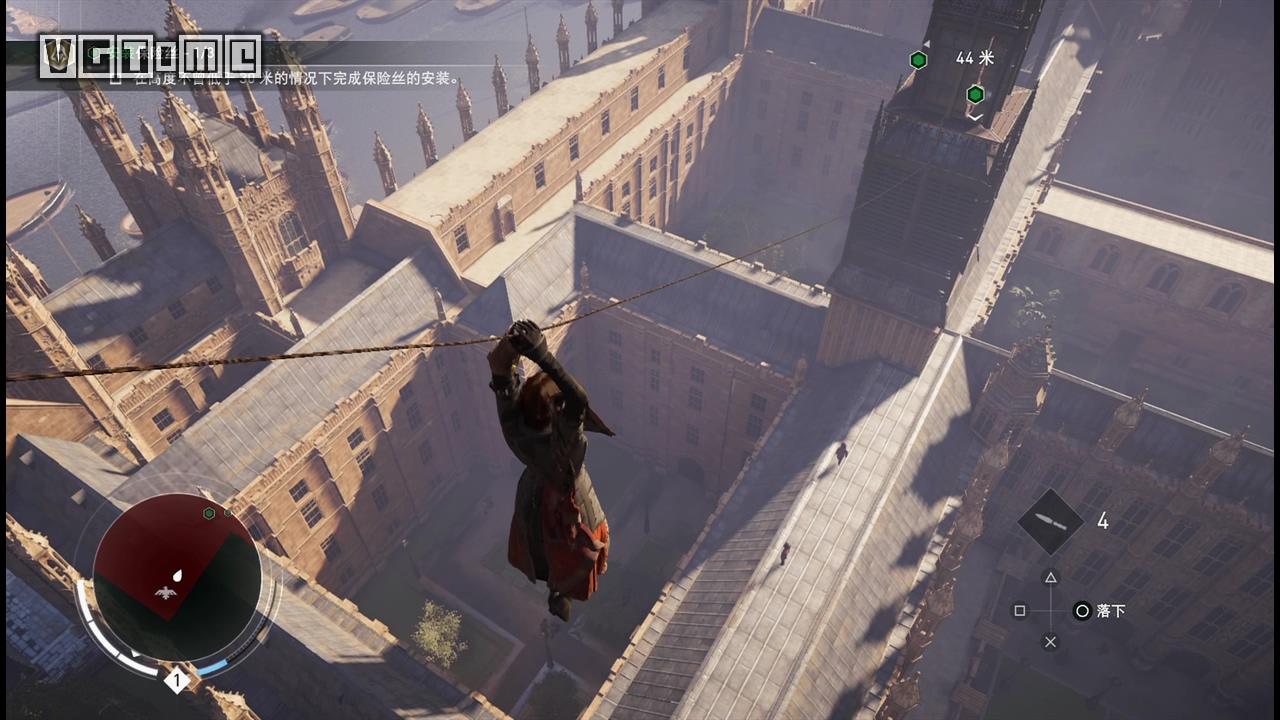The width and height of the screenshot is (1280, 720).
Task: Click the circular minimap
Action: 177,578
